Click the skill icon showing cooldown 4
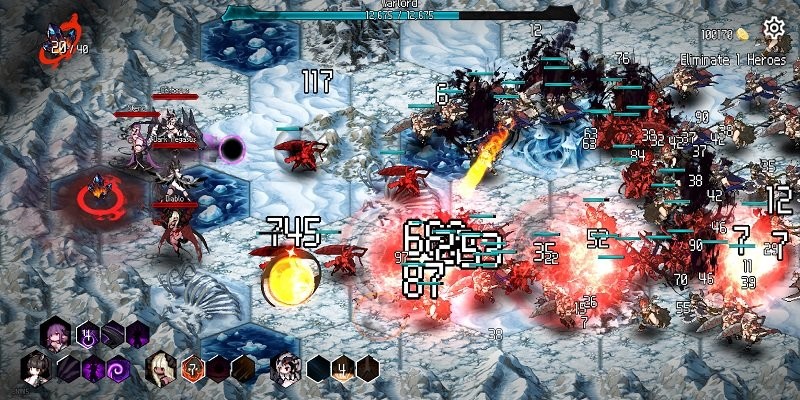This screenshot has height=400, width=800. click(x=343, y=368)
